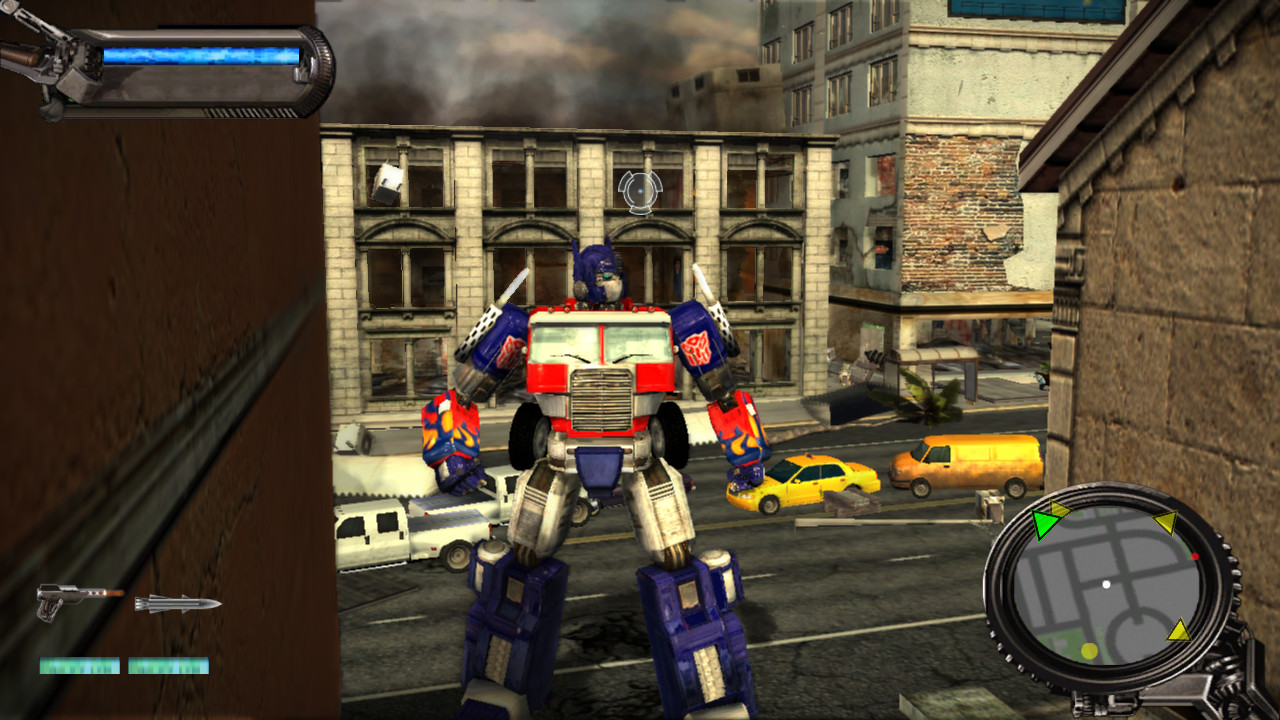Click the upper-right yellow triangle marker on minimap
The image size is (1280, 720).
[x=1166, y=522]
